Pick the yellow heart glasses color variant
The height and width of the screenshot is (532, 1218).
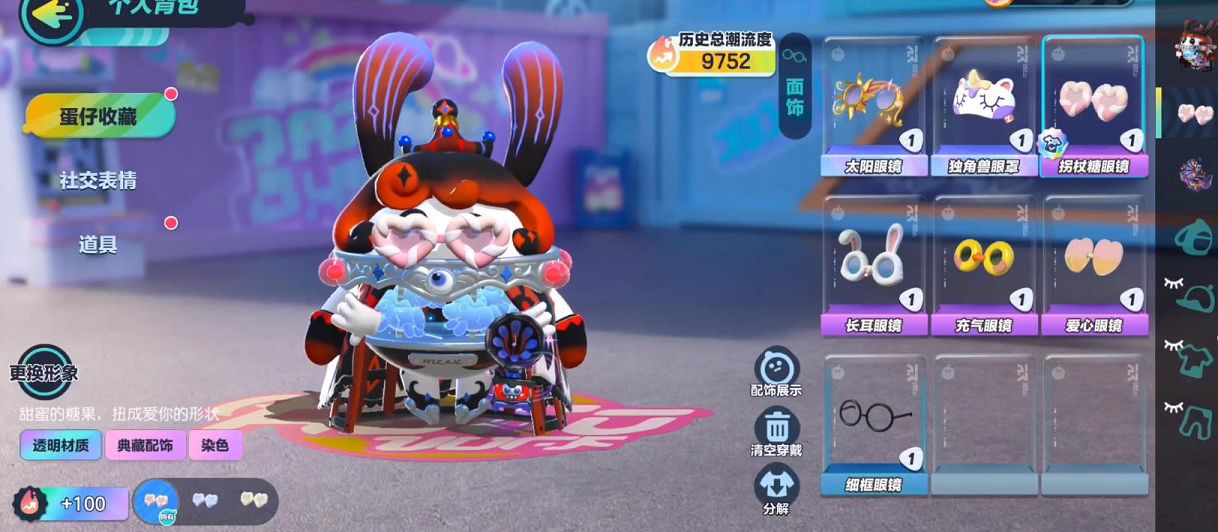pos(252,500)
